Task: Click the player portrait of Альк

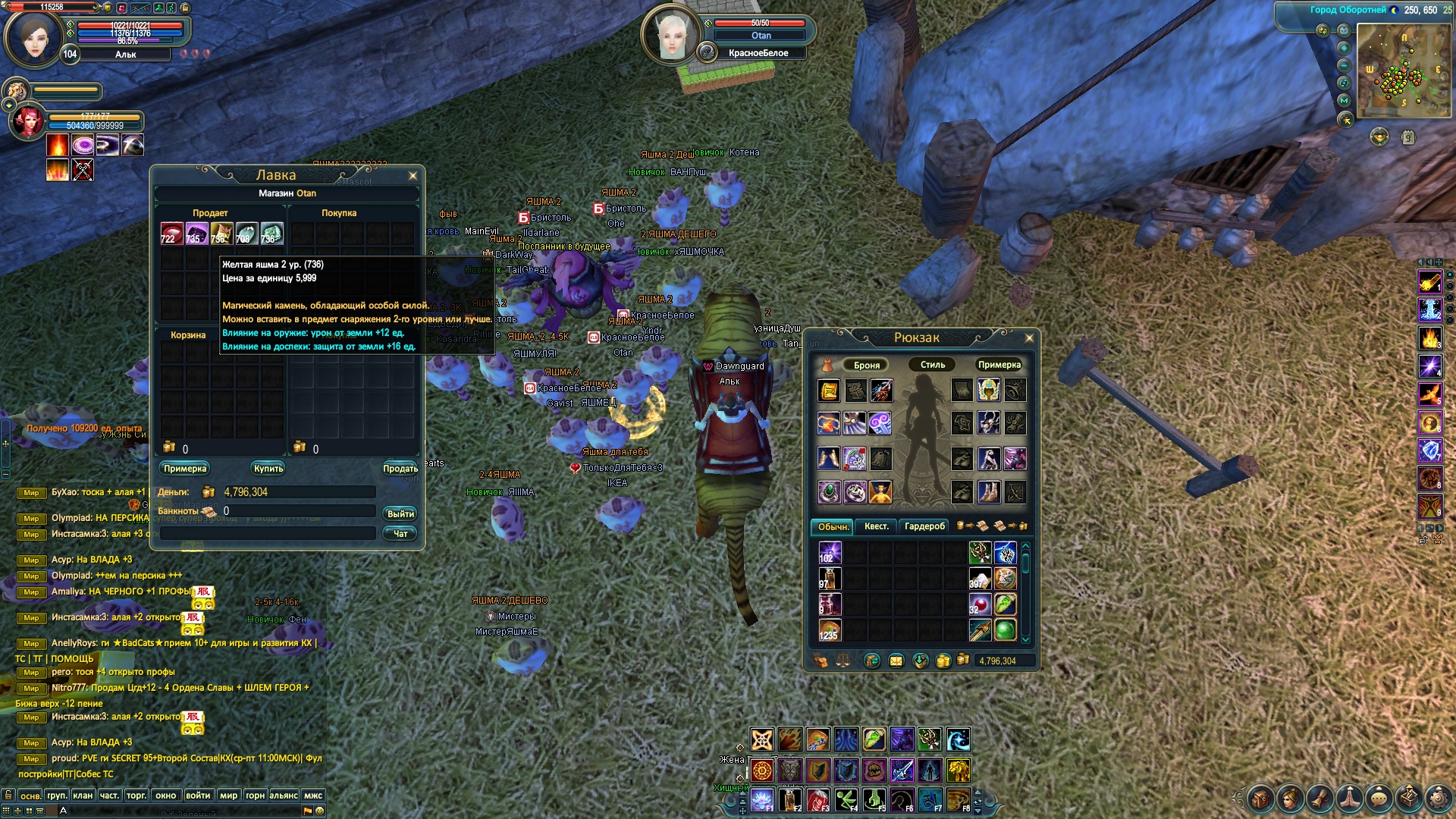Action: coord(33,39)
